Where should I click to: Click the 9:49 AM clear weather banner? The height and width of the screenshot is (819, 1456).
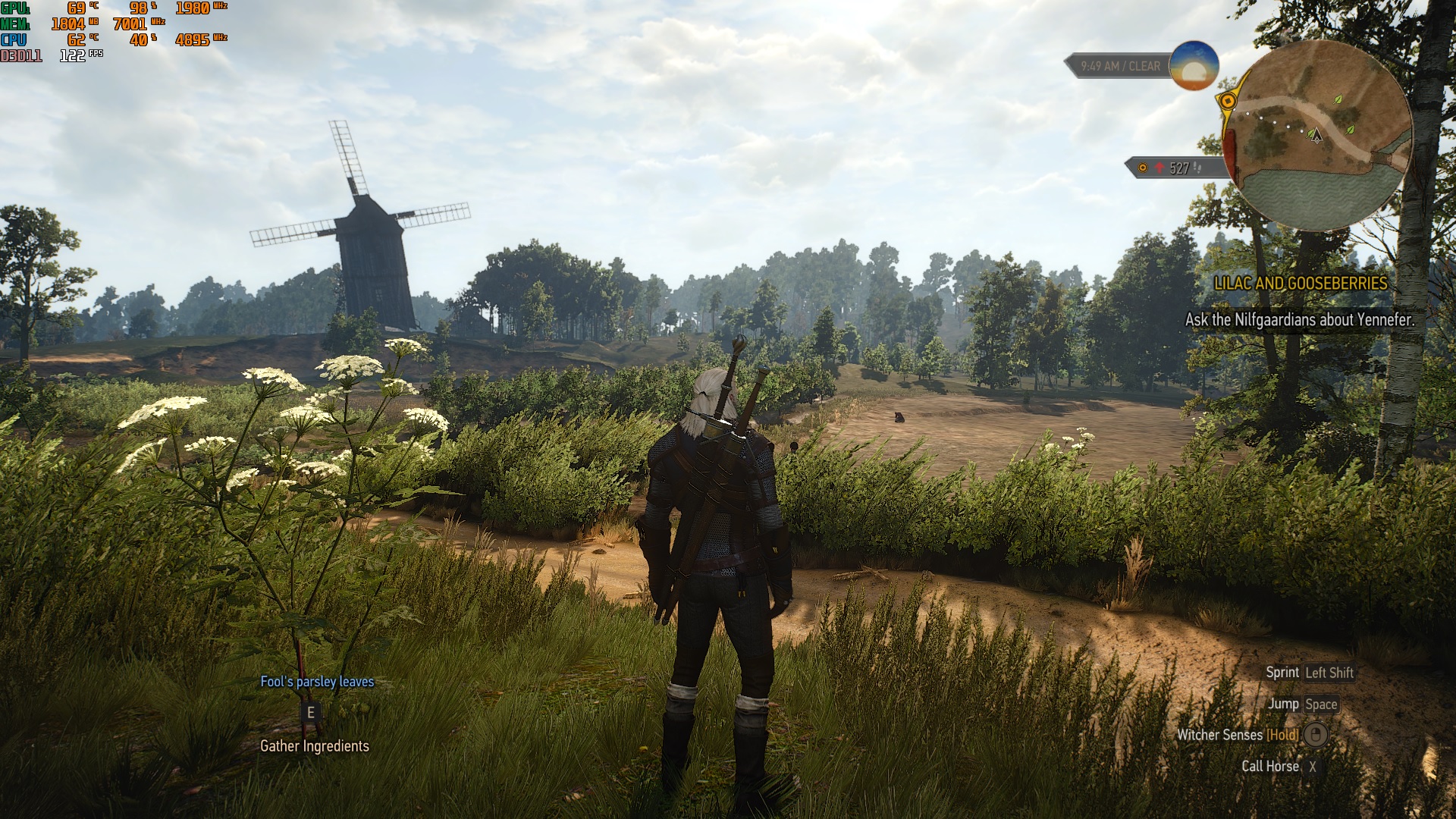click(1119, 67)
